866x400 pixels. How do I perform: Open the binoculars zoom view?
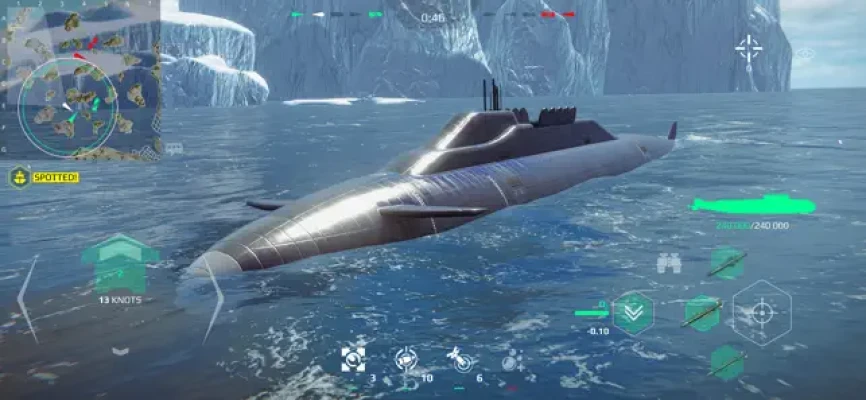coord(669,264)
